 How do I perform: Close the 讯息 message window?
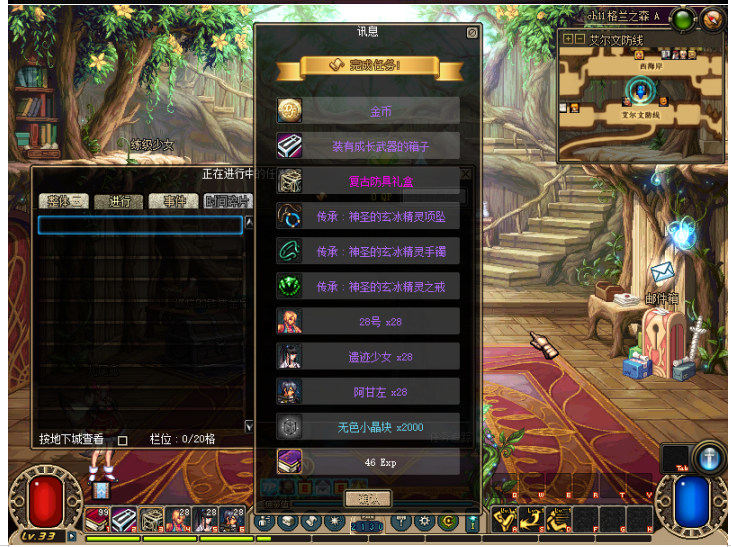472,32
